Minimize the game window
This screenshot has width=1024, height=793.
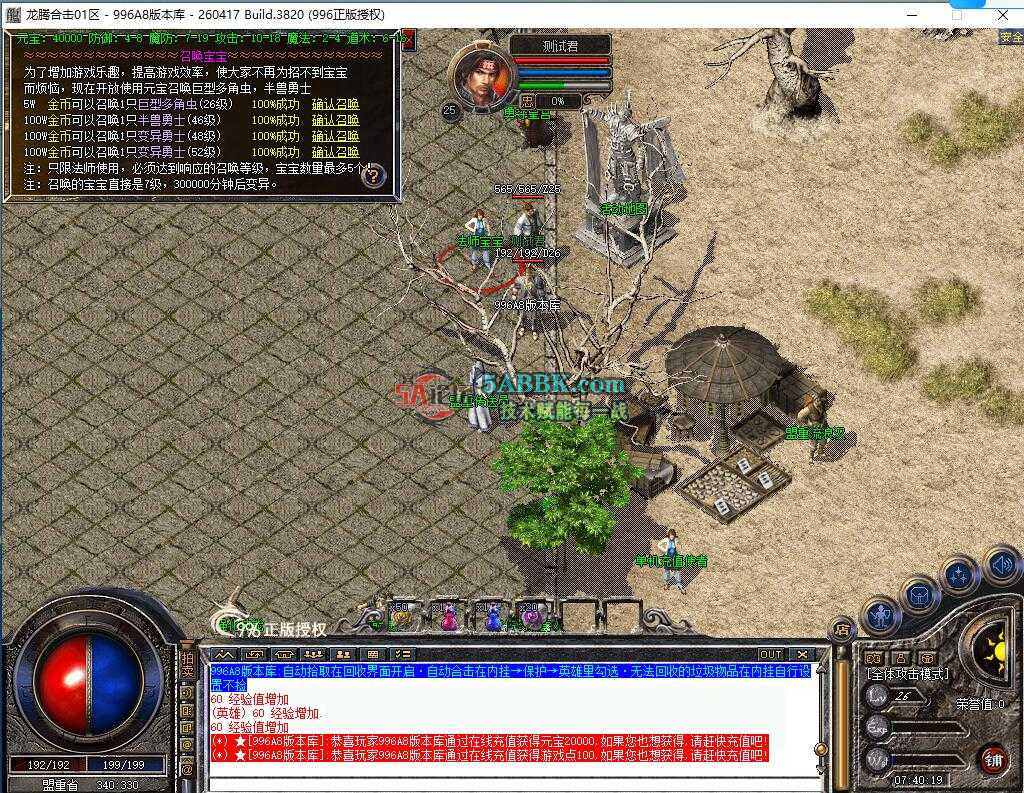(911, 15)
